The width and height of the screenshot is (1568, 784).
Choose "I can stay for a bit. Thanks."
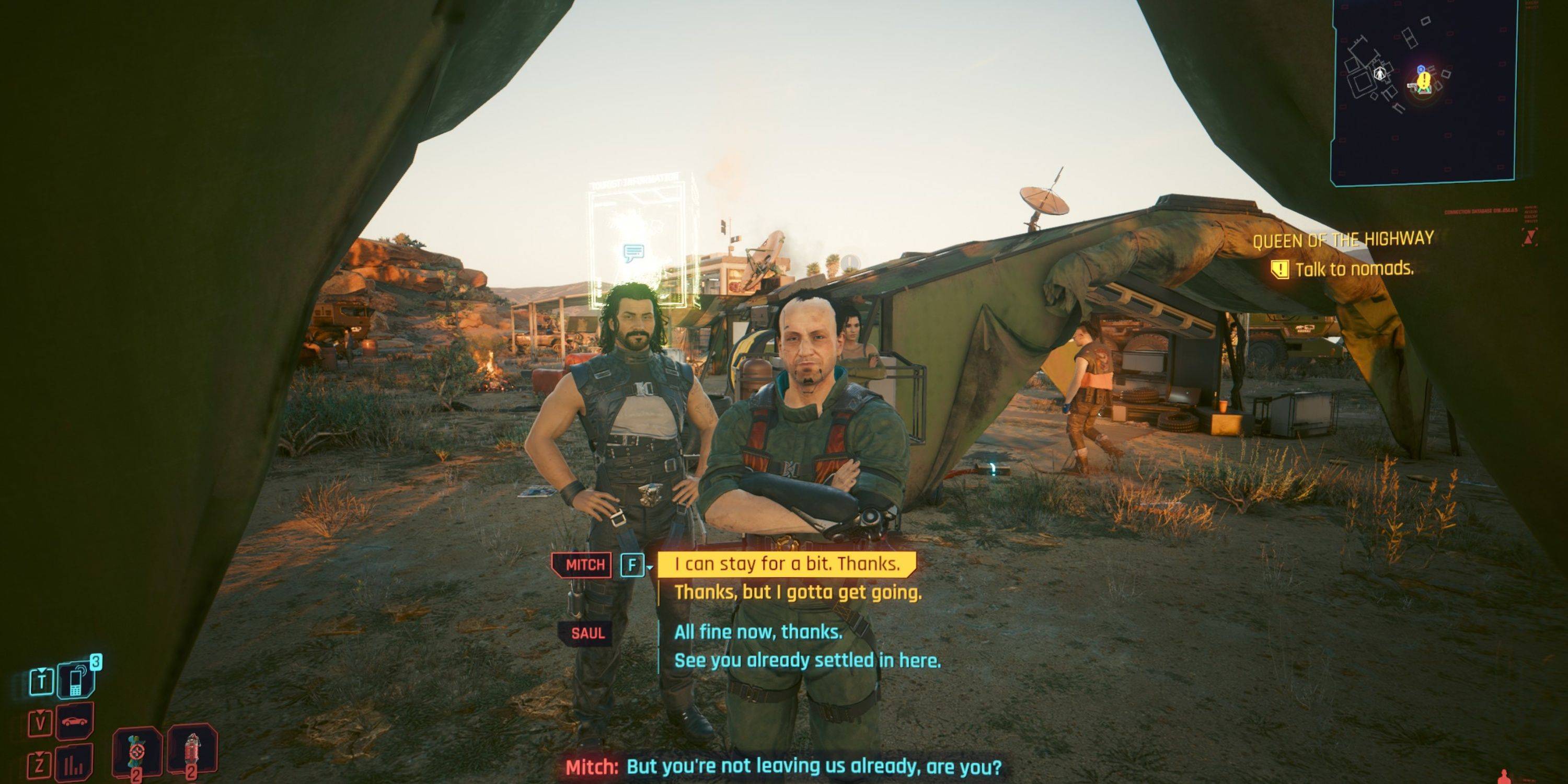(x=787, y=564)
